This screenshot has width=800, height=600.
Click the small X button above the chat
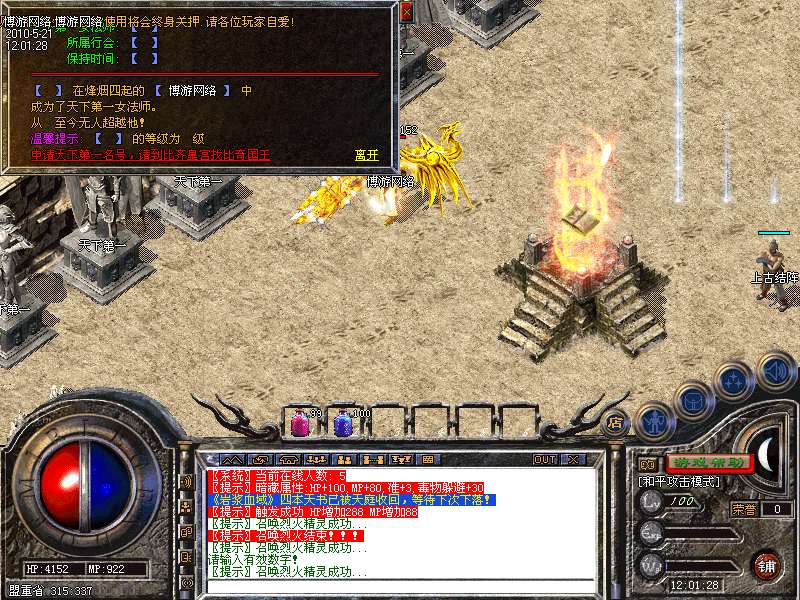(573, 460)
